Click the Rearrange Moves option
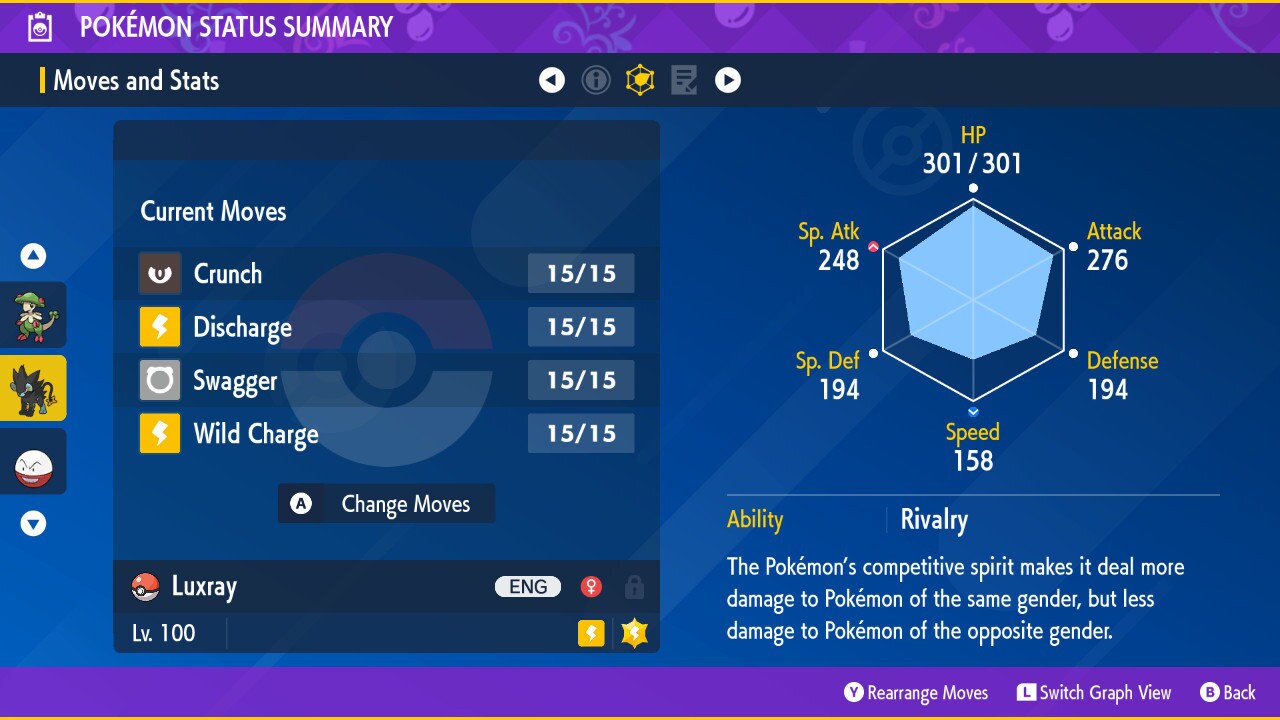This screenshot has width=1280, height=720. coord(916,693)
